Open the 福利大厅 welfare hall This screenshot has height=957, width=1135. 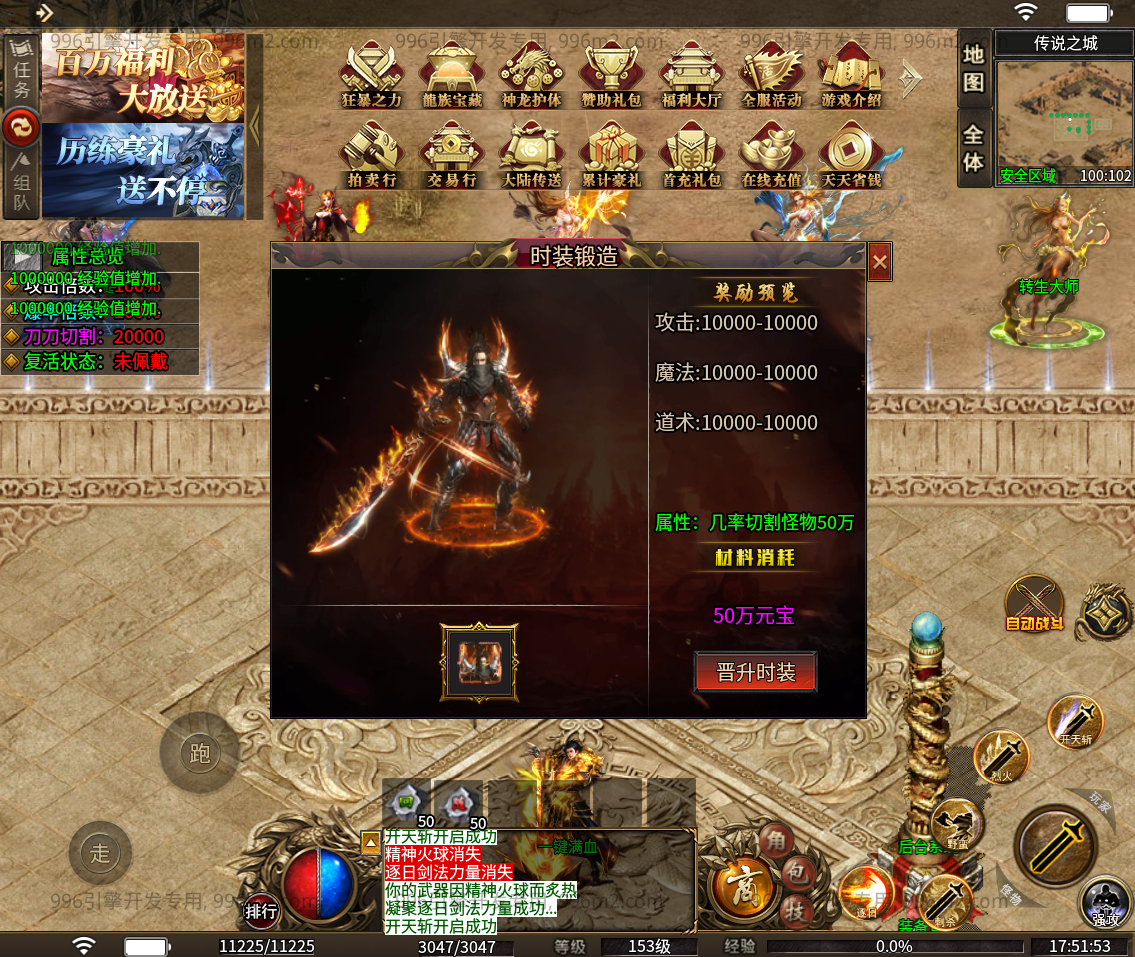691,72
